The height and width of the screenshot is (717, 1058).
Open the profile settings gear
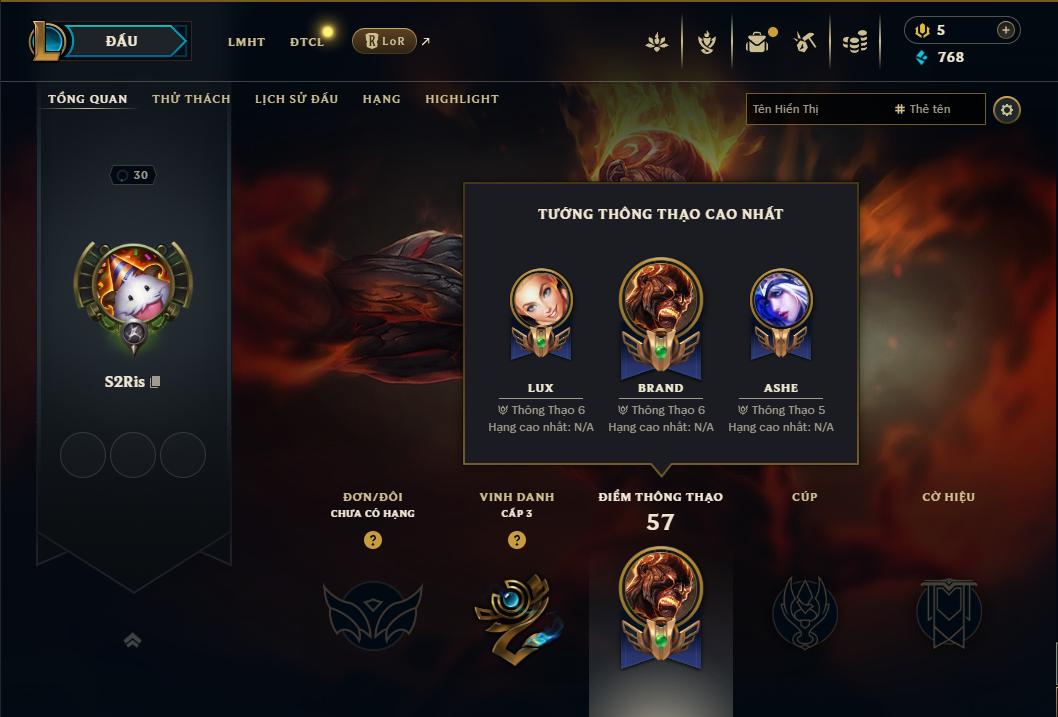1007,109
